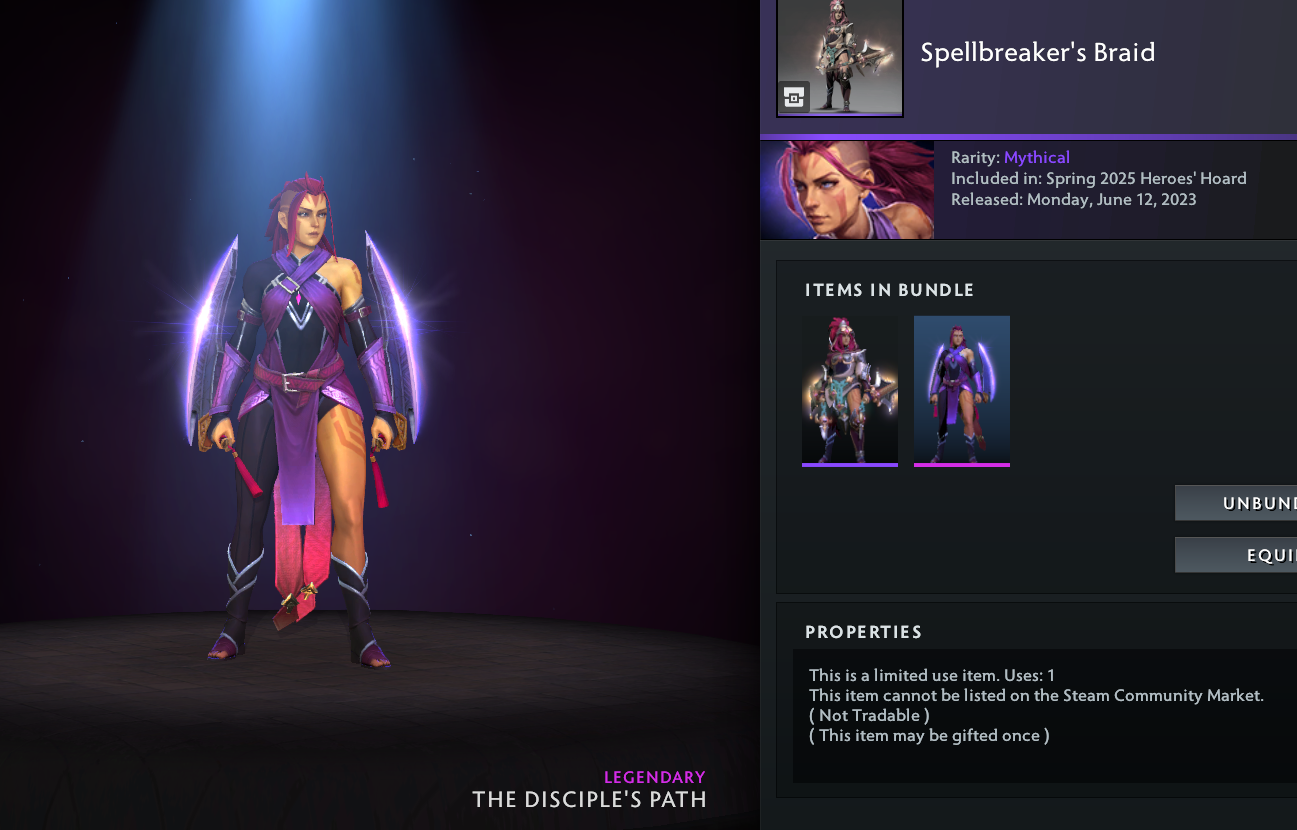
Task: Select the purple Disciple's Path set thumbnail
Action: coord(961,390)
